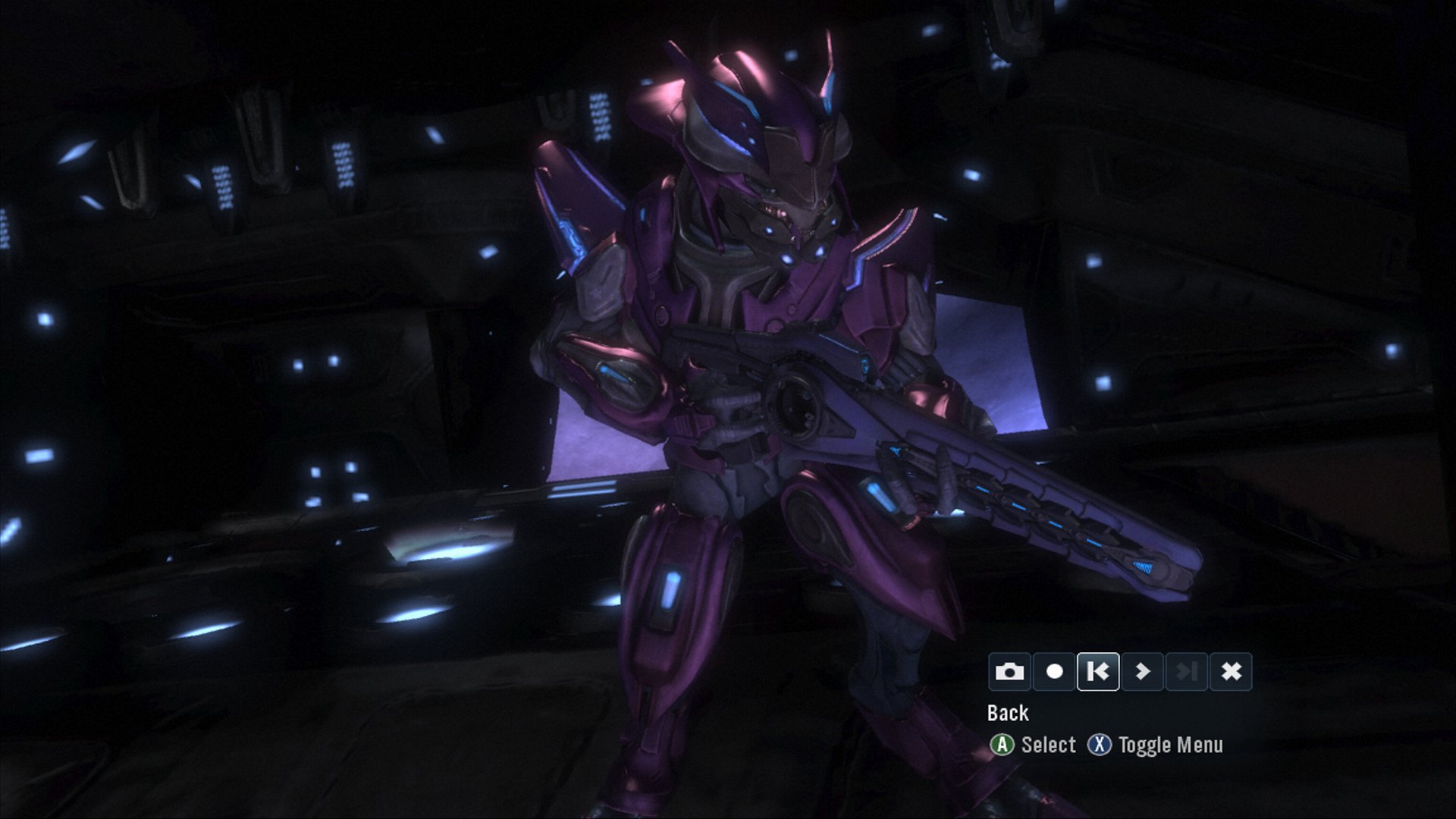Play the film with the arrow button
Screen dimensions: 1456x819
pyautogui.click(x=1143, y=672)
